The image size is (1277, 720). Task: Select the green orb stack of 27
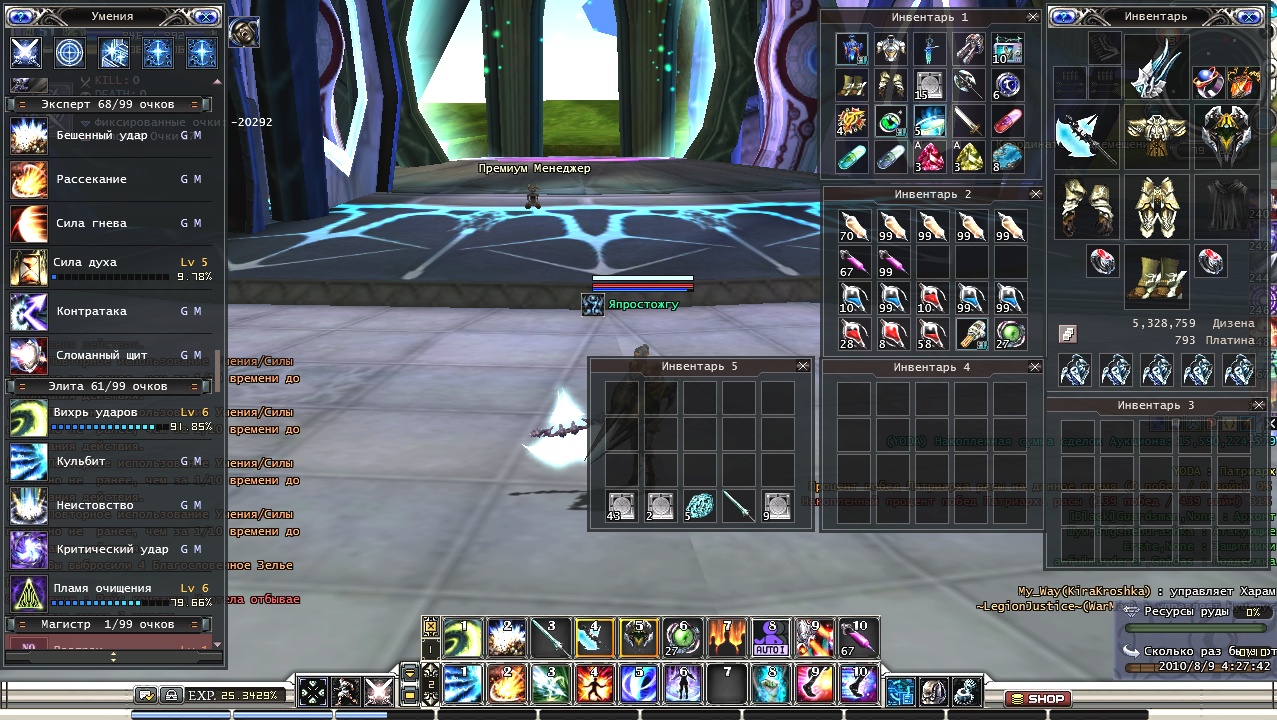(x=1009, y=334)
